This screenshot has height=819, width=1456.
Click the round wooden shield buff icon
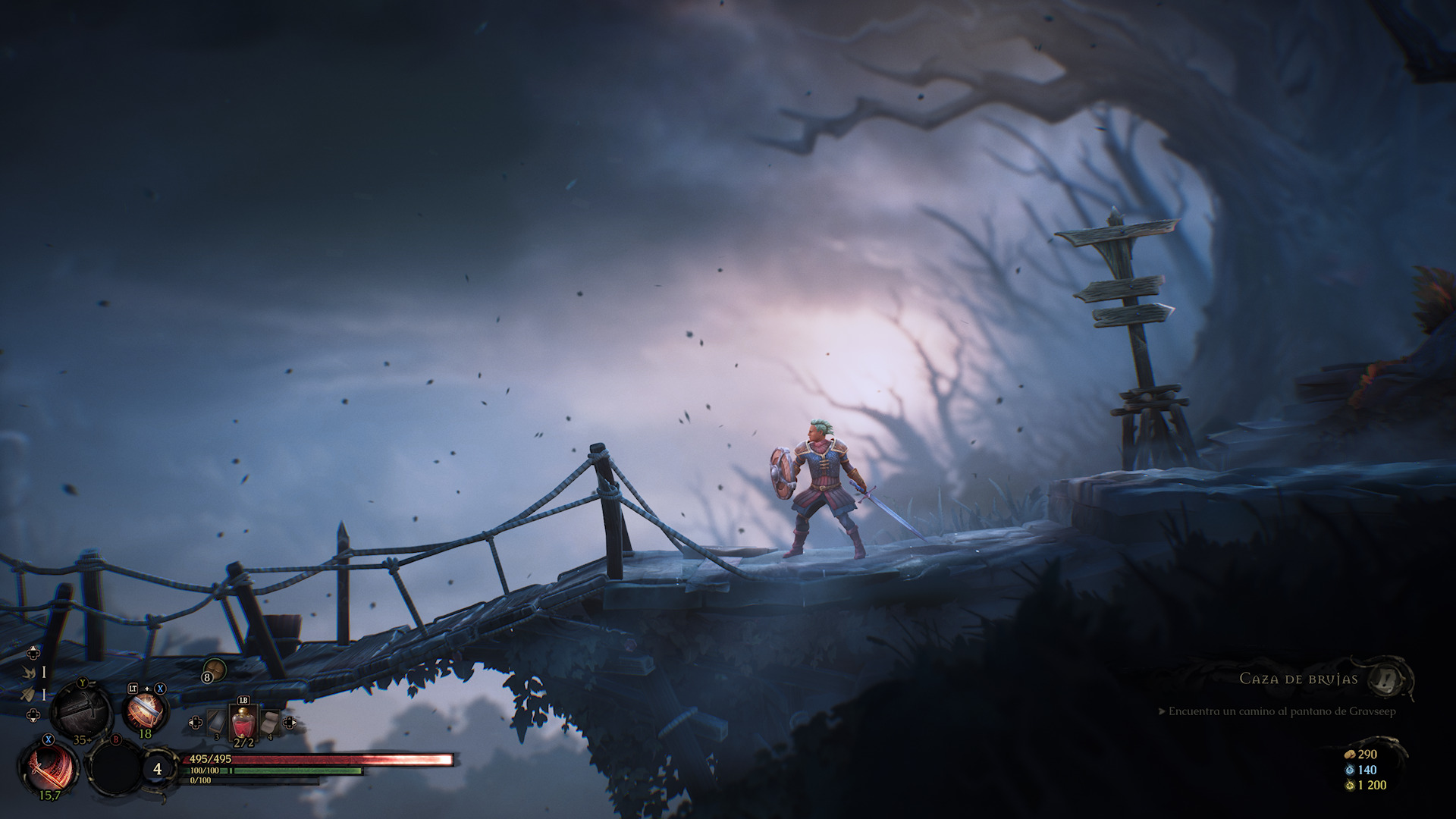click(215, 670)
